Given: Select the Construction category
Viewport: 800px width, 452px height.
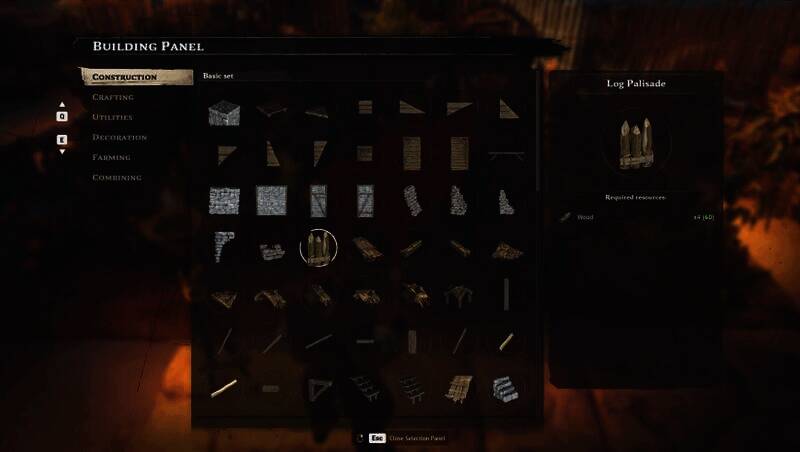Looking at the screenshot, I should click(125, 77).
